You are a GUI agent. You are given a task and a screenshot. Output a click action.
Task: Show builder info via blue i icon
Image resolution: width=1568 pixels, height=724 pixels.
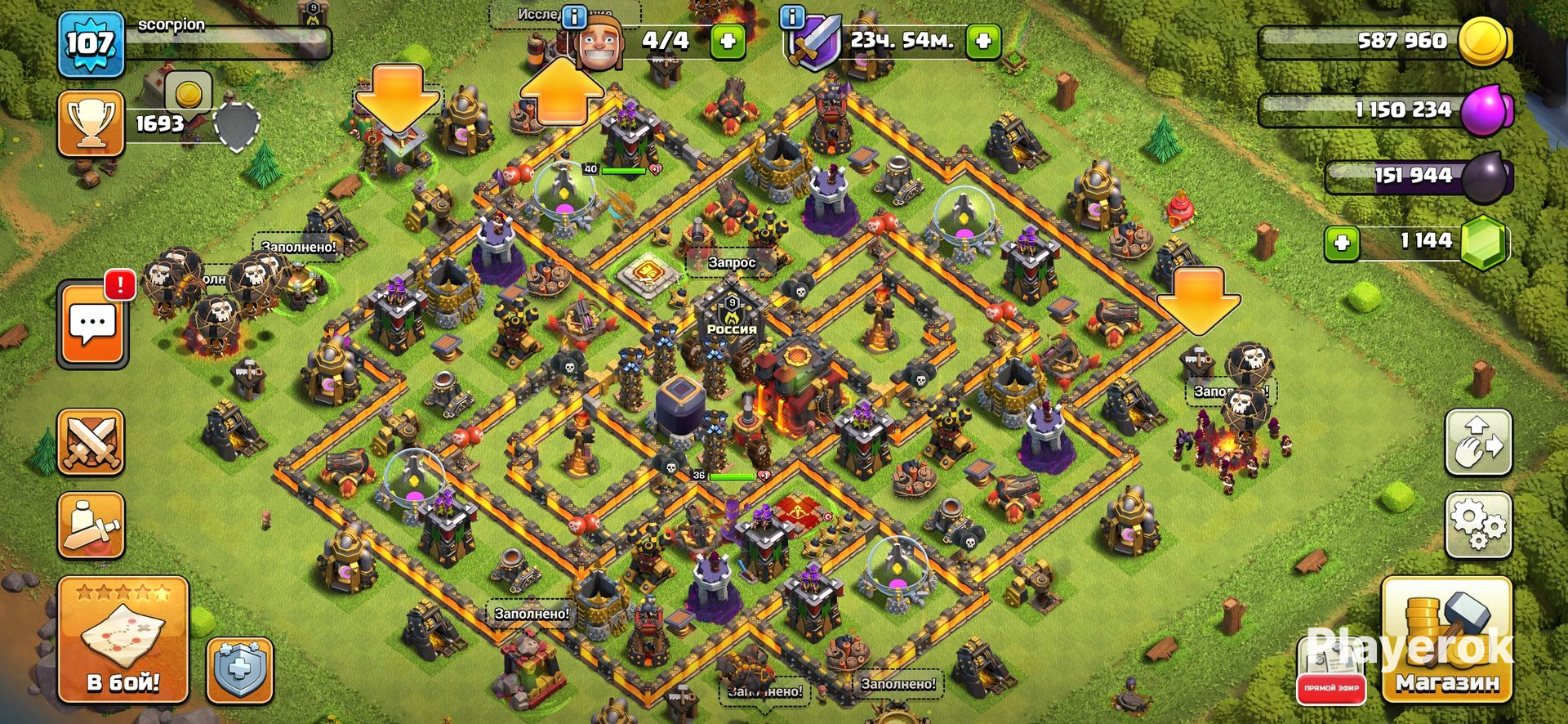coord(576,16)
